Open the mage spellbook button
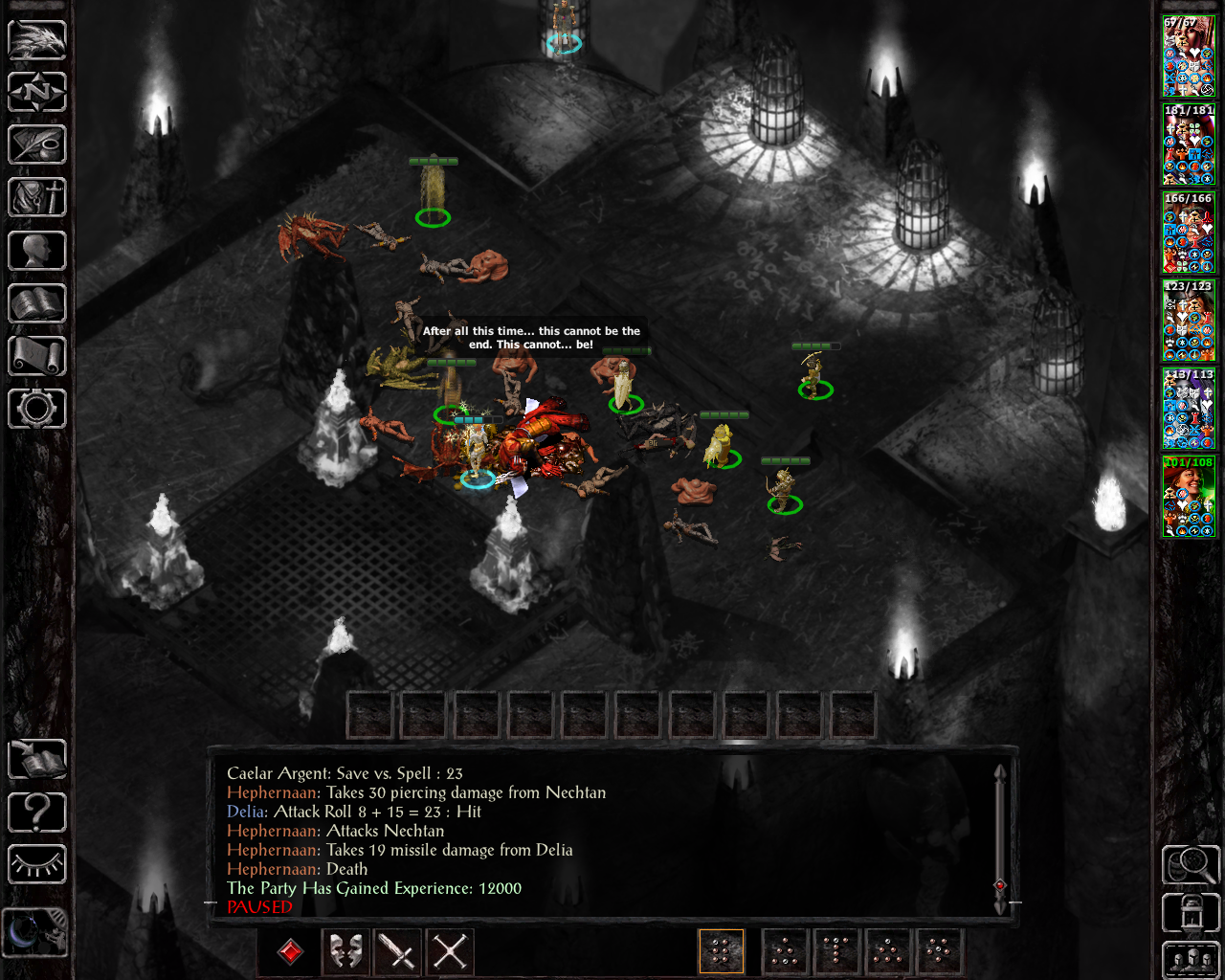 (x=37, y=303)
